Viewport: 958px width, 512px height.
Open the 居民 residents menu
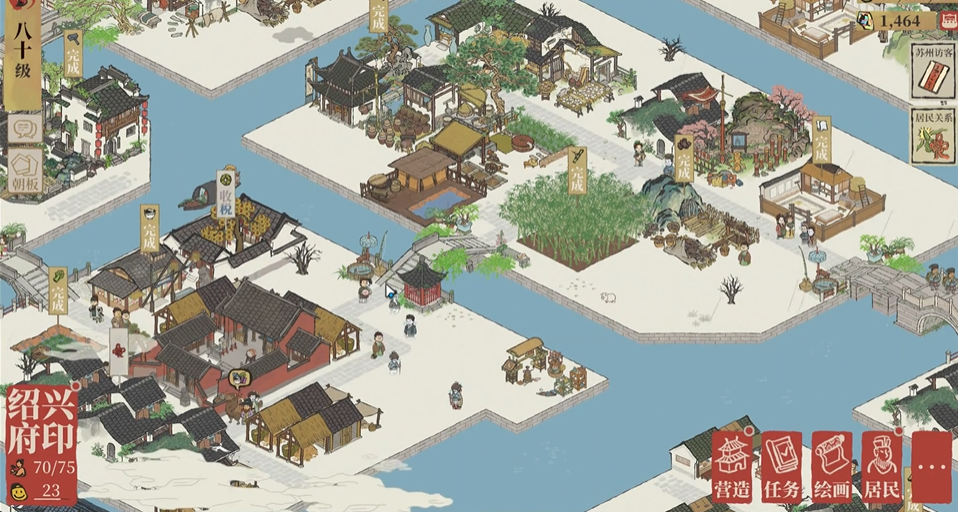(x=881, y=466)
